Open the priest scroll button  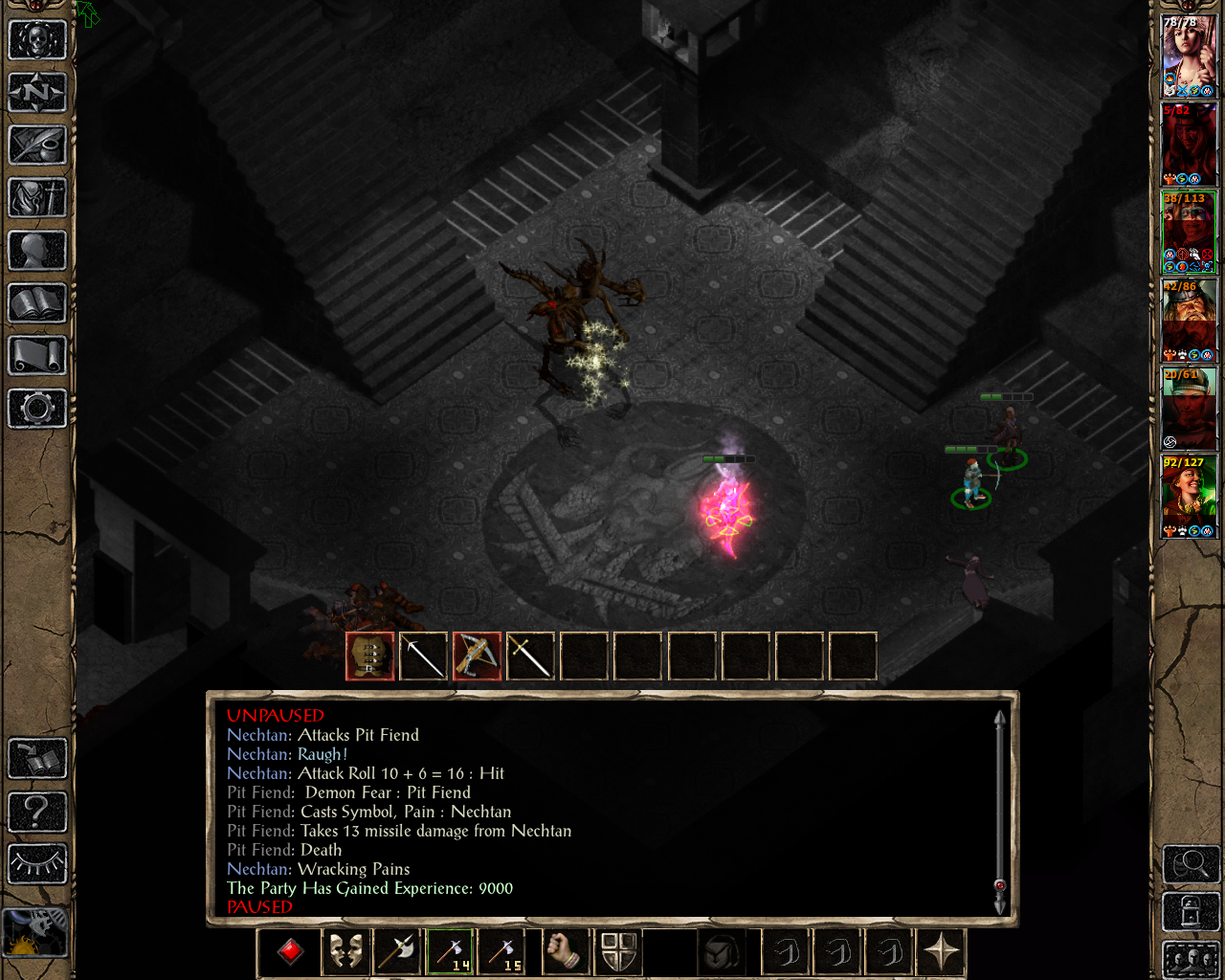pos(37,356)
